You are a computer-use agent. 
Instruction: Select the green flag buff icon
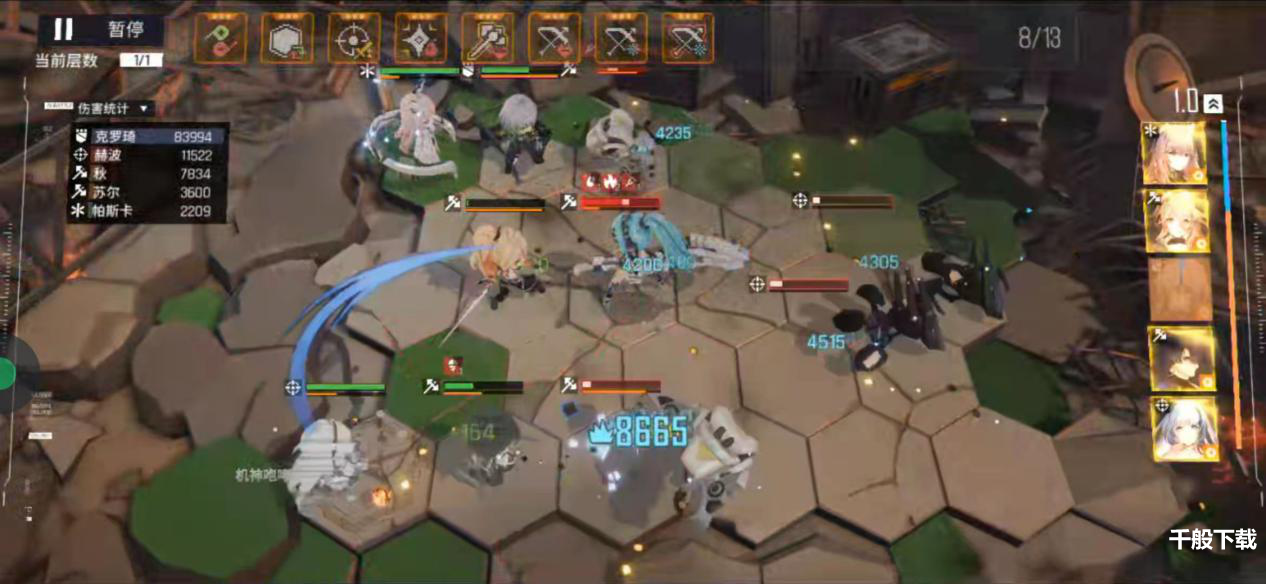pos(221,38)
